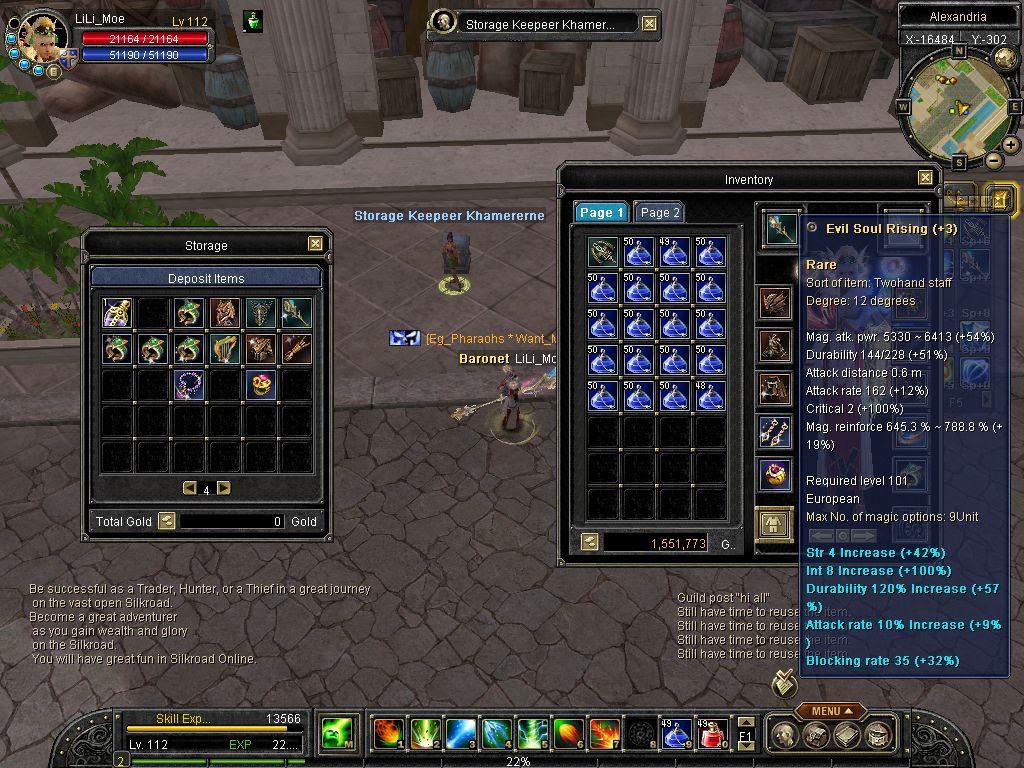Click the storage Total Gold button
Viewport: 1024px width, 768px height.
pyautogui.click(x=166, y=521)
